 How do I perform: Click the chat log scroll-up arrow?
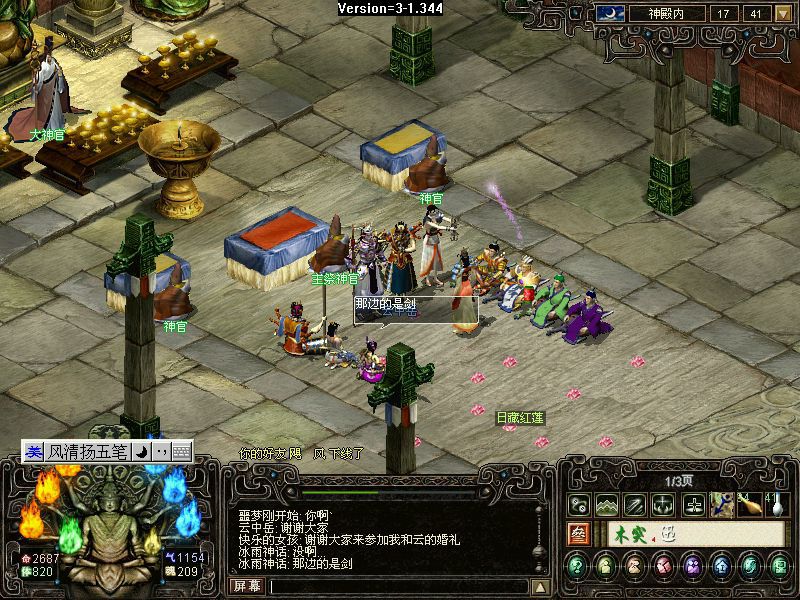540,587
